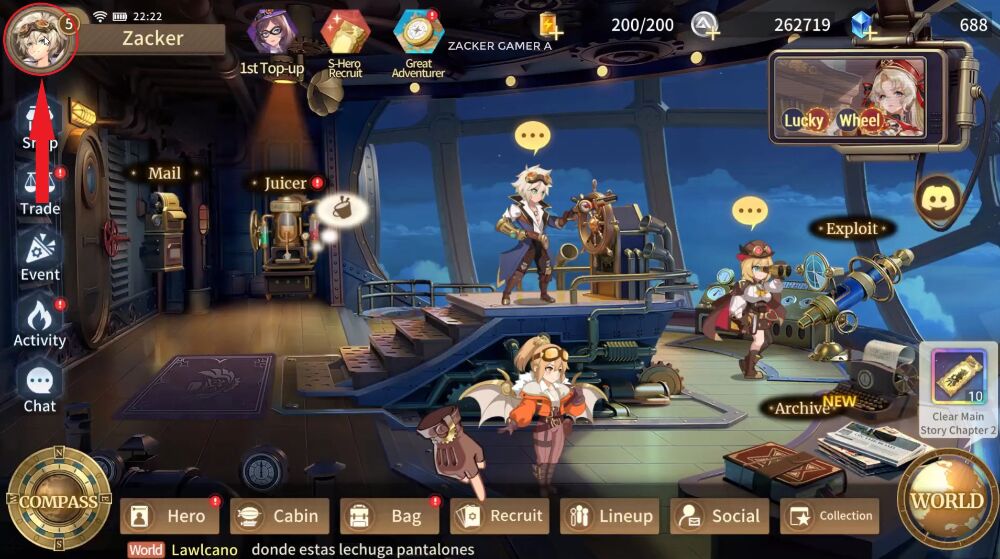Open Zacker's player avatar profile

(40, 37)
